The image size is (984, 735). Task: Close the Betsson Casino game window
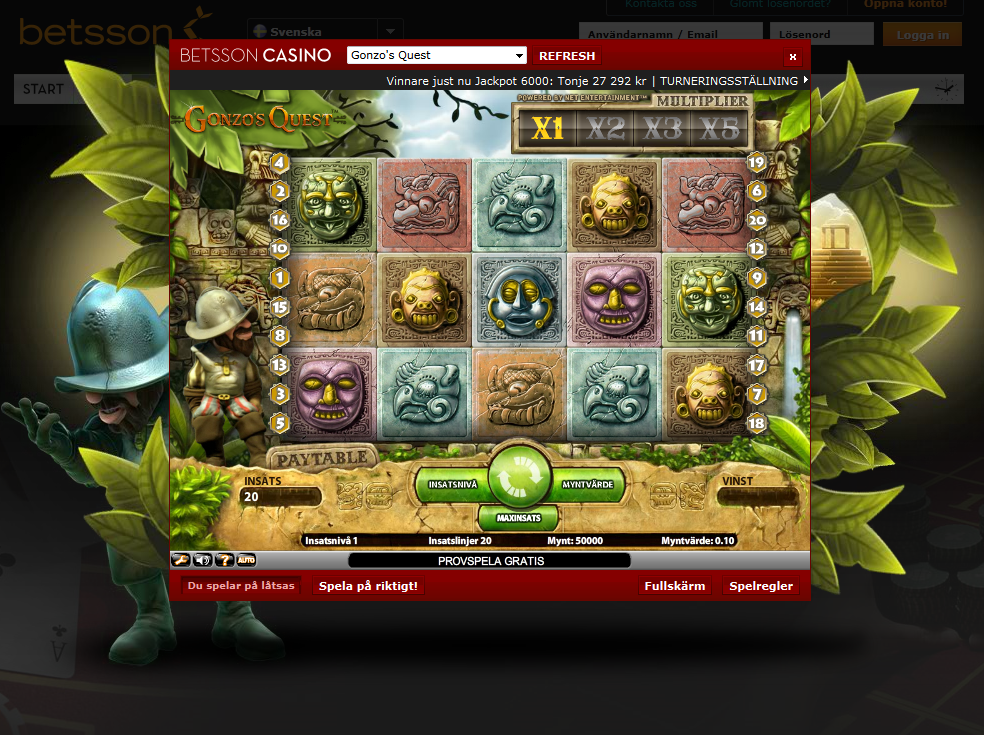coord(793,57)
